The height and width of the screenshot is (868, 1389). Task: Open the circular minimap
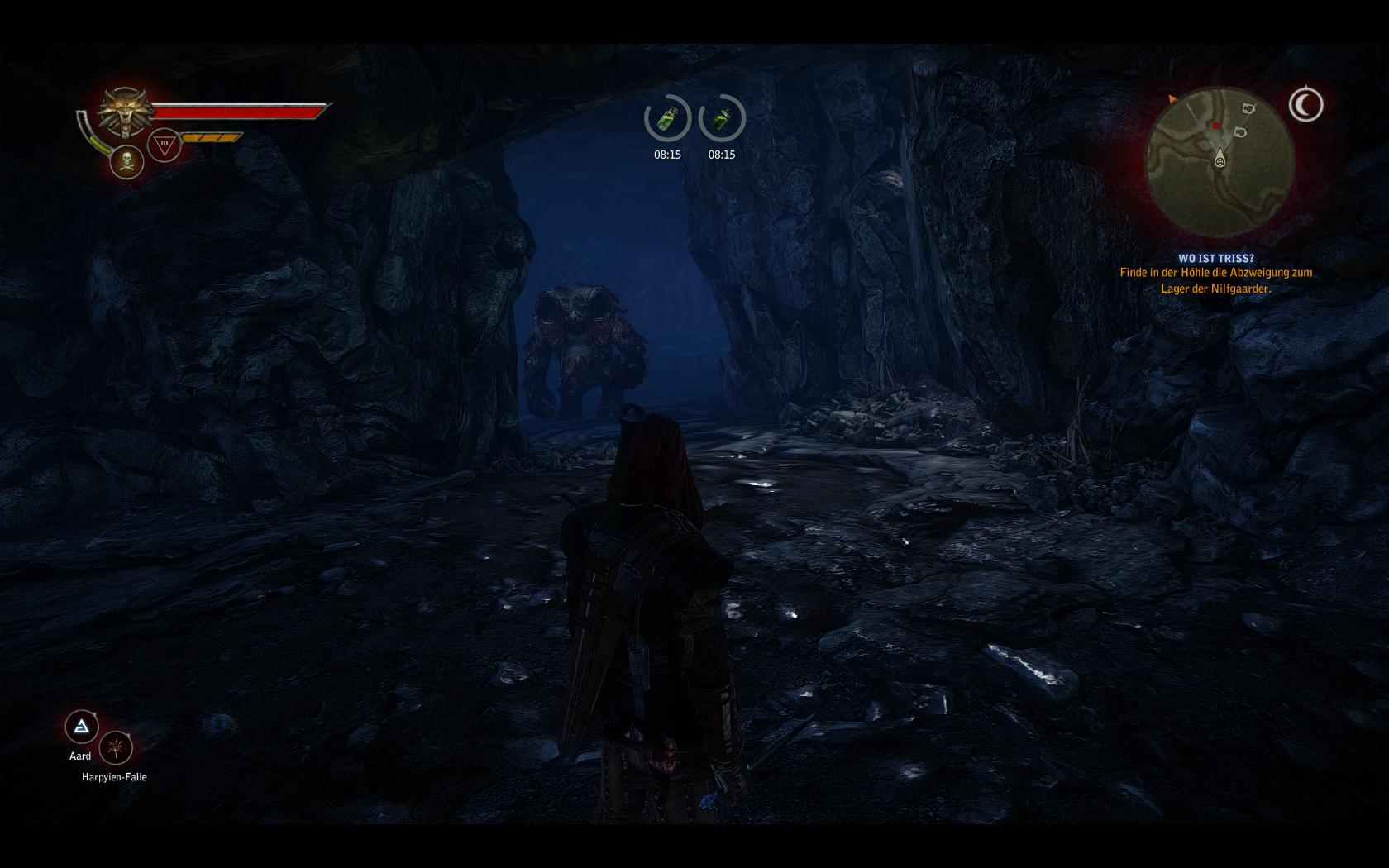[1219, 159]
